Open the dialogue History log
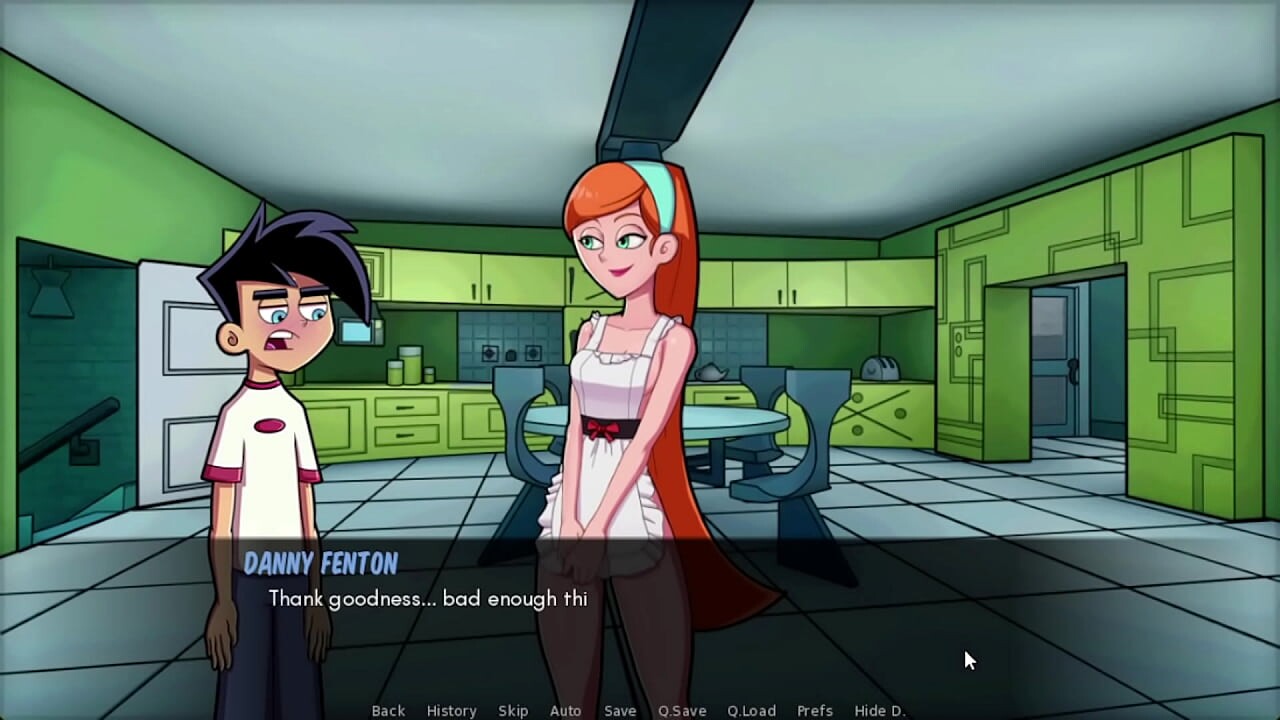This screenshot has width=1280, height=720. (451, 711)
